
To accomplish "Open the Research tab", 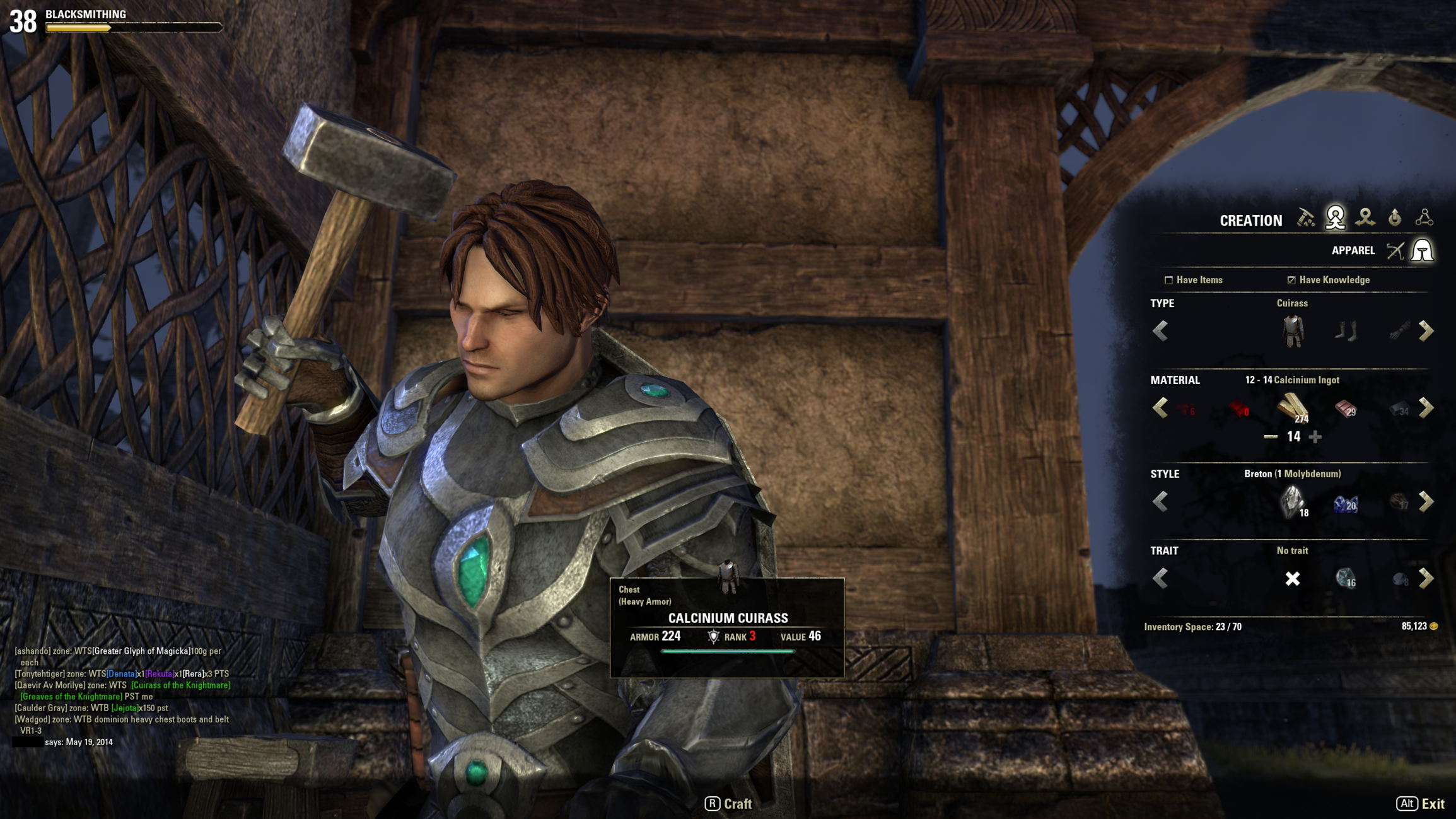I will [x=1424, y=218].
